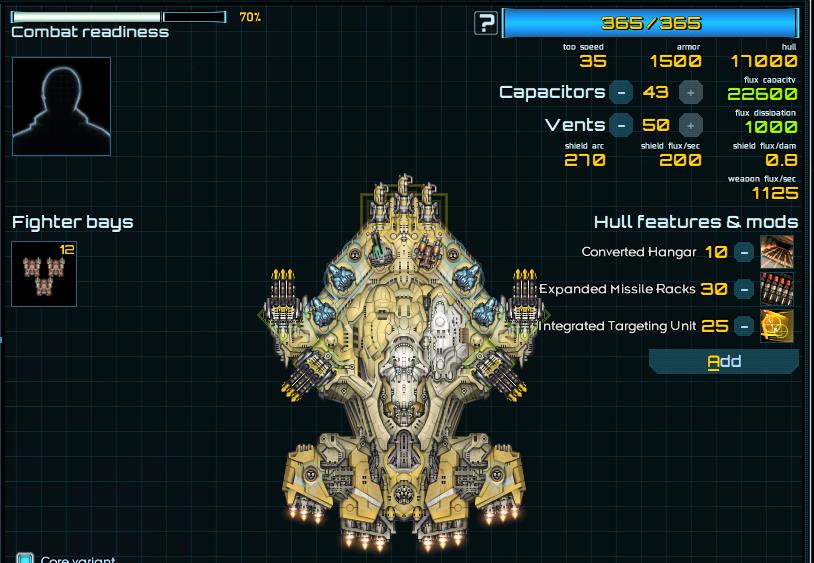Image resolution: width=814 pixels, height=563 pixels.
Task: Reduce Vents using the minus button
Action: pyautogui.click(x=621, y=125)
